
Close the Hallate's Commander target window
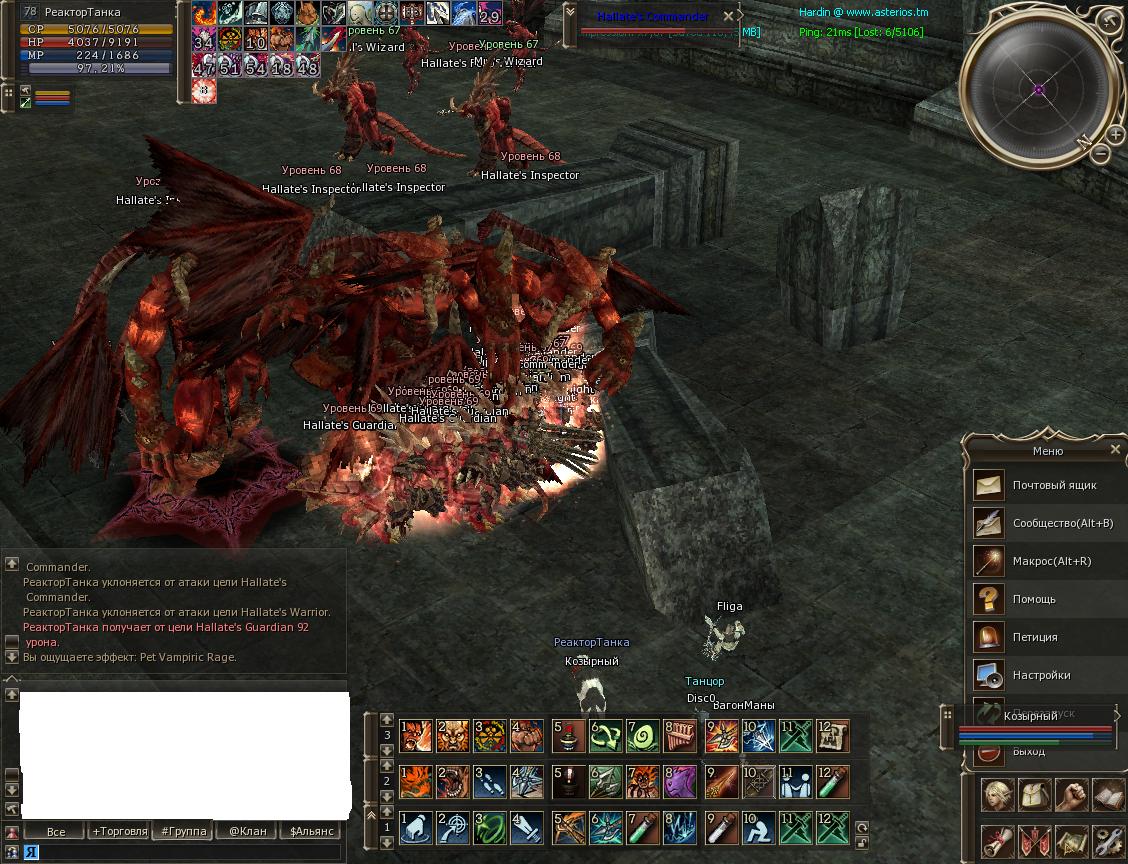pos(728,16)
